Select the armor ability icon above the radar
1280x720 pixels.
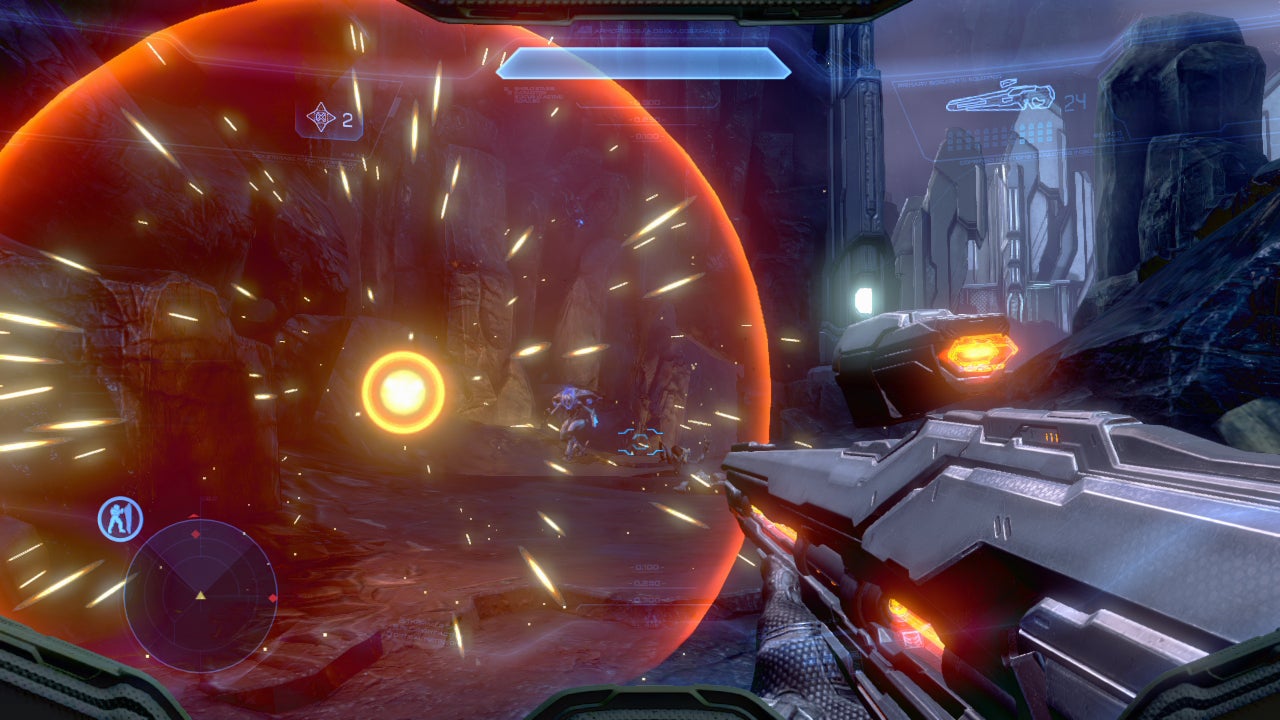tap(120, 519)
